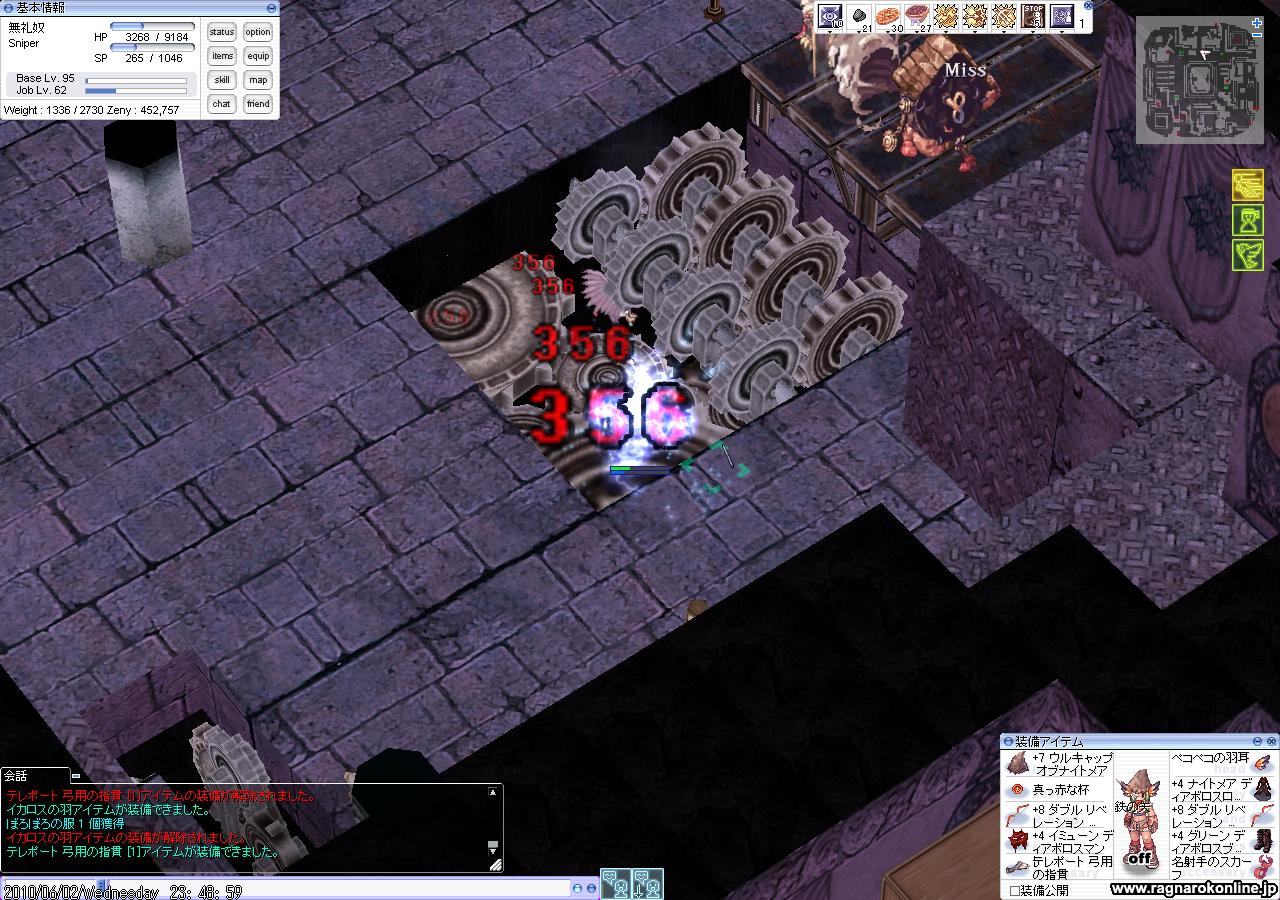Zoom out the minimap with minus button
Screen dimensions: 1280x900
(1256, 36)
